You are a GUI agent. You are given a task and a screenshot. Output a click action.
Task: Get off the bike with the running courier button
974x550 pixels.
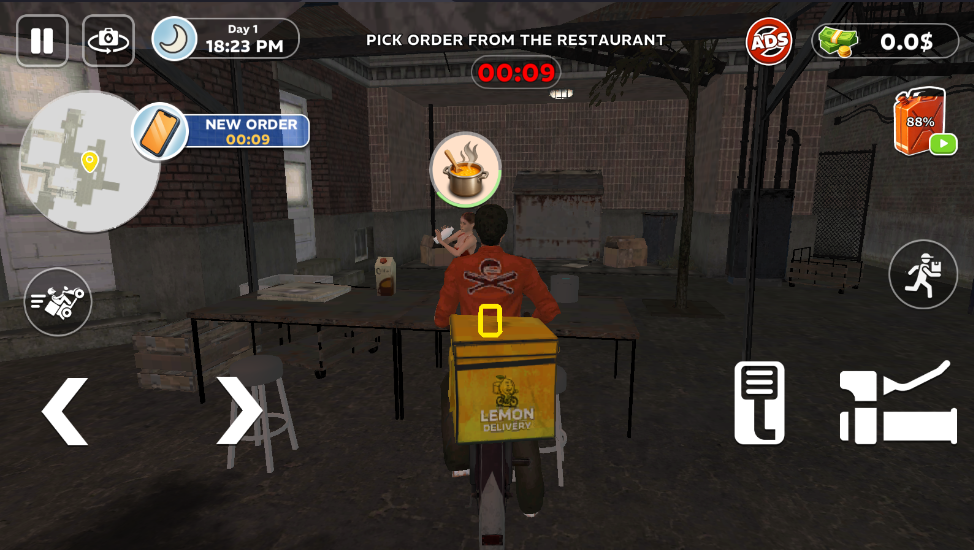922,275
